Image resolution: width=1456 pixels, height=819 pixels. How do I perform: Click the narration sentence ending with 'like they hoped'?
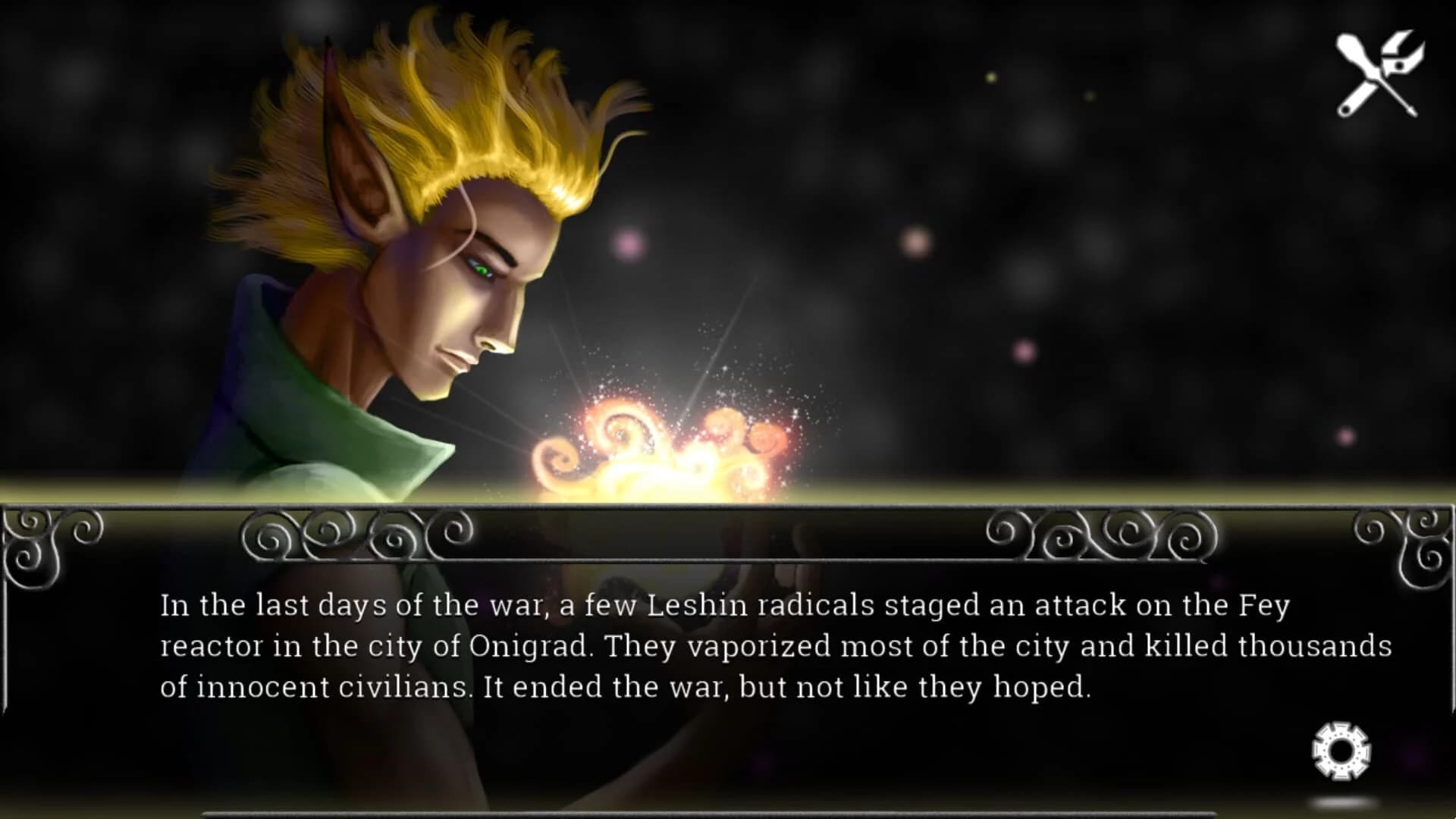point(796,686)
